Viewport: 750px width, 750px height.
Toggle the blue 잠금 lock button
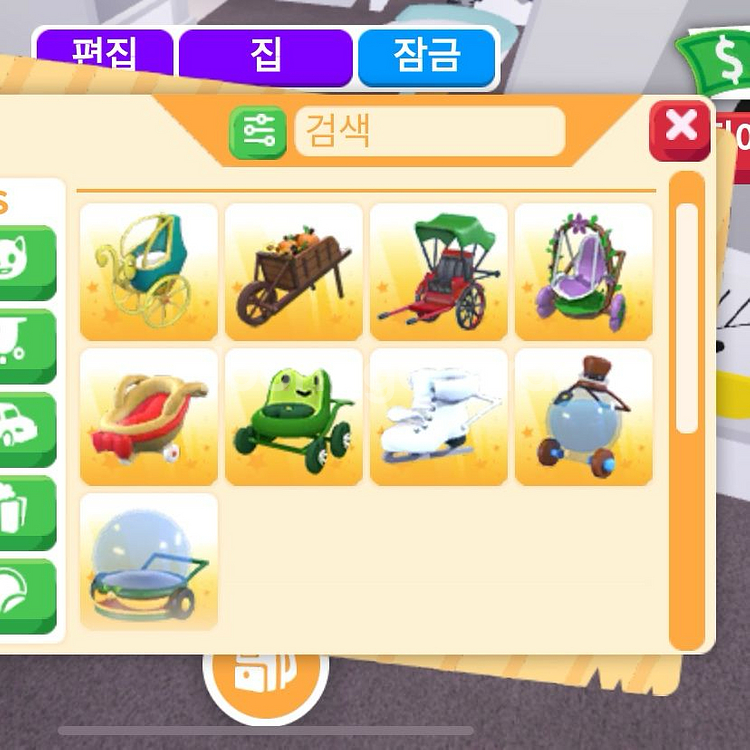click(x=427, y=57)
